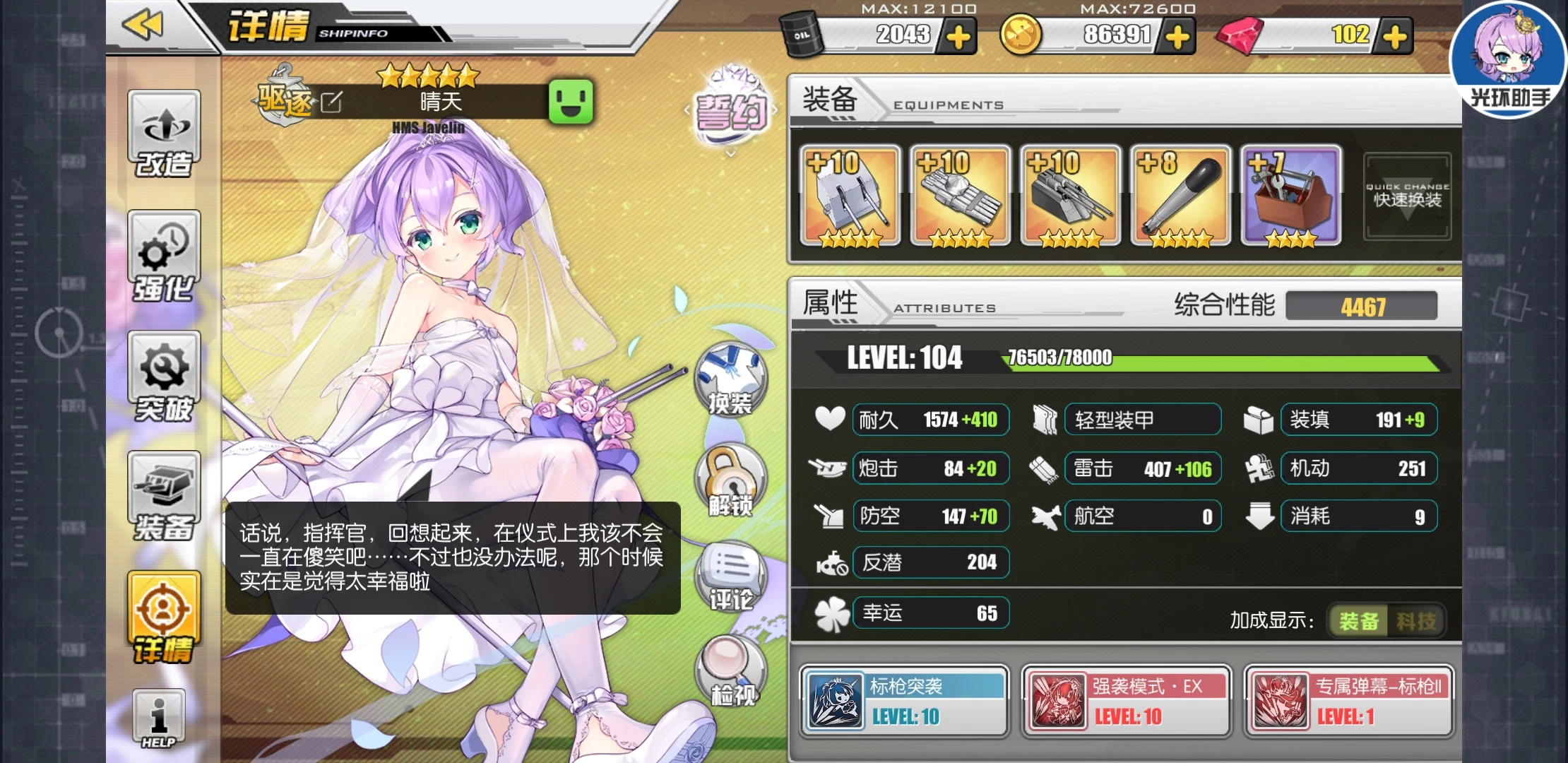Go back with the yellow double-arrow button
1568x763 pixels.
(143, 25)
